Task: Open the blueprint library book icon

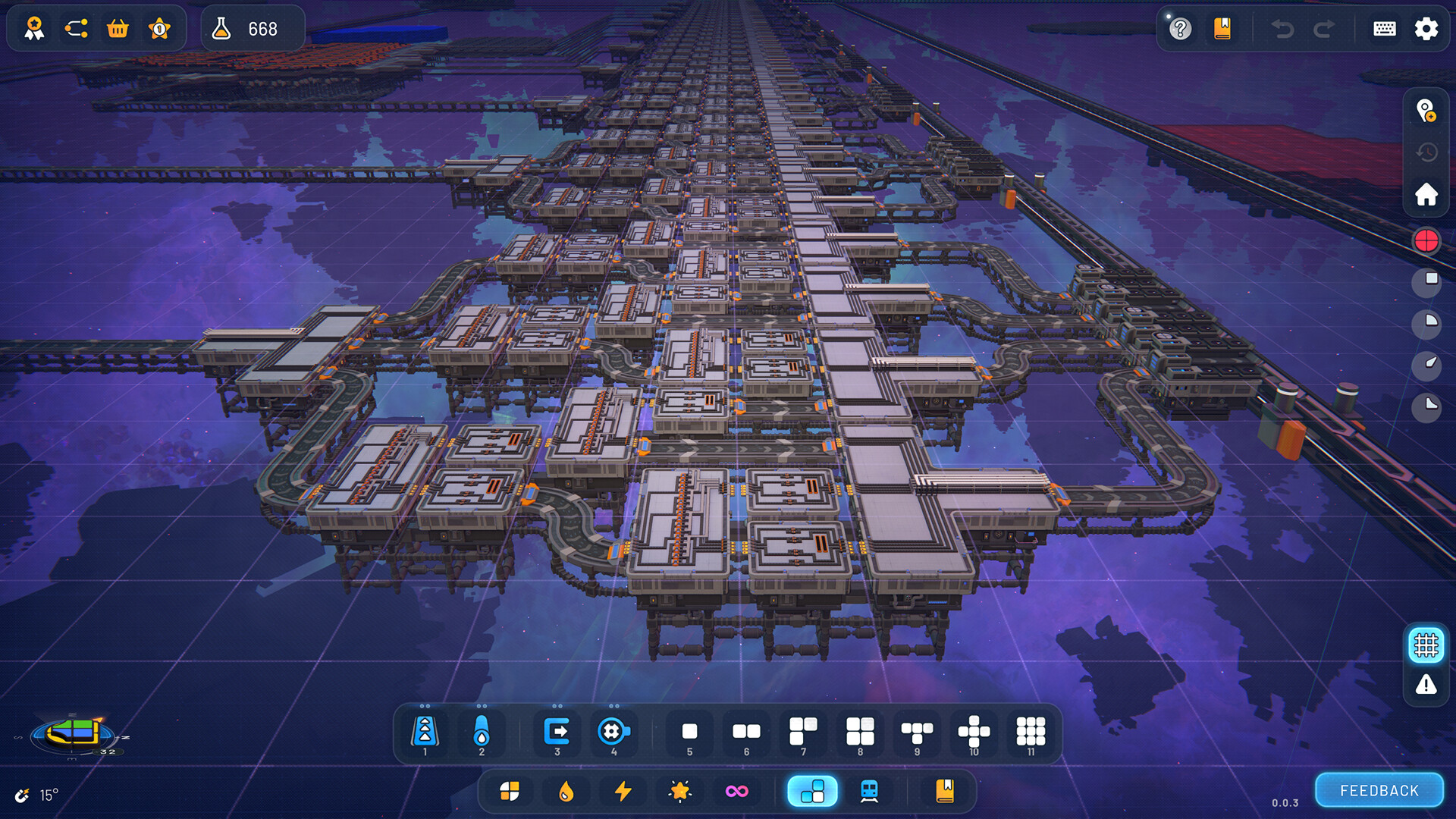Action: tap(945, 790)
